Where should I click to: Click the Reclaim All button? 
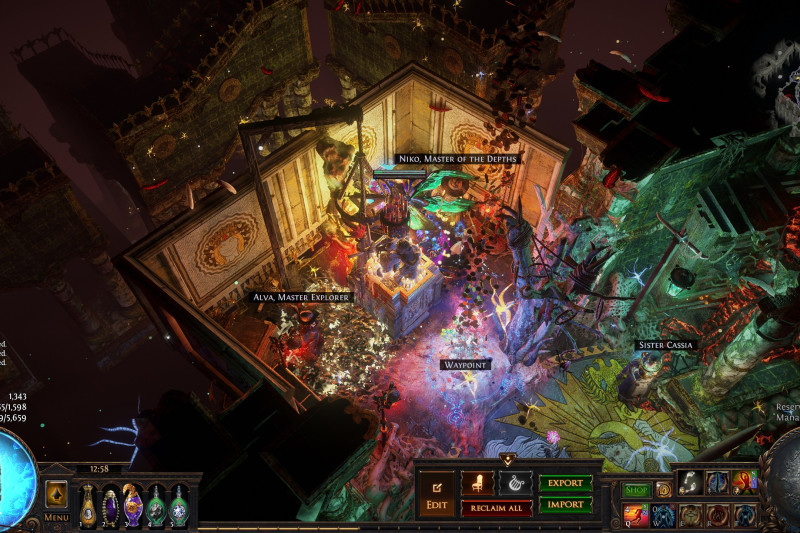coord(496,507)
